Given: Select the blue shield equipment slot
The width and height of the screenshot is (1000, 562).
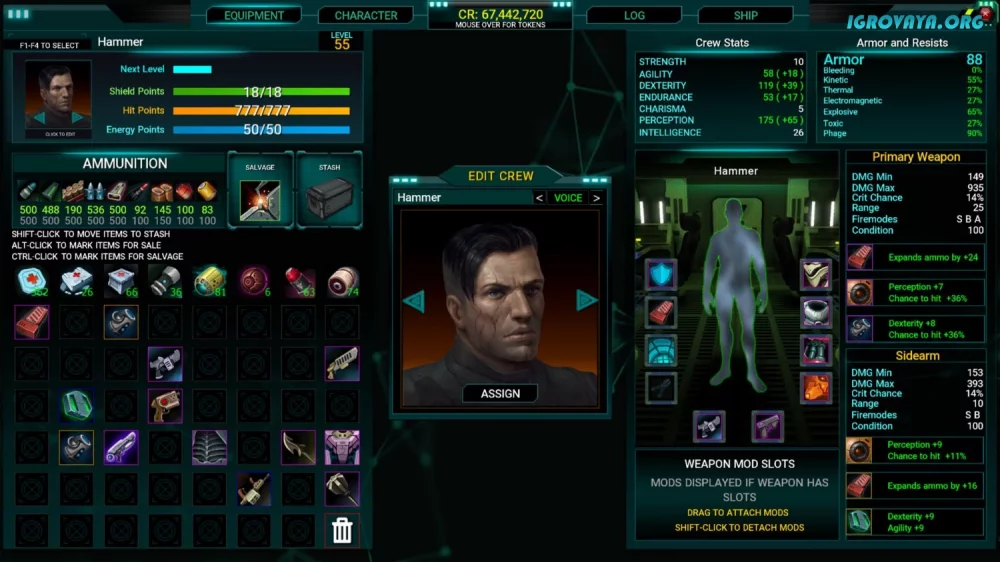Looking at the screenshot, I should point(661,274).
